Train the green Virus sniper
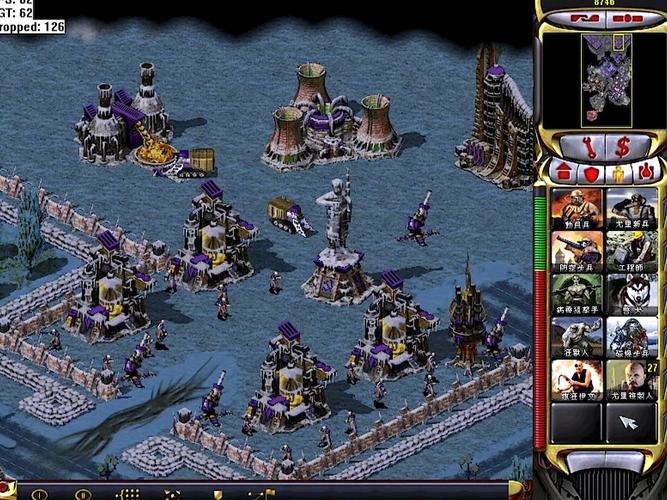 click(577, 295)
